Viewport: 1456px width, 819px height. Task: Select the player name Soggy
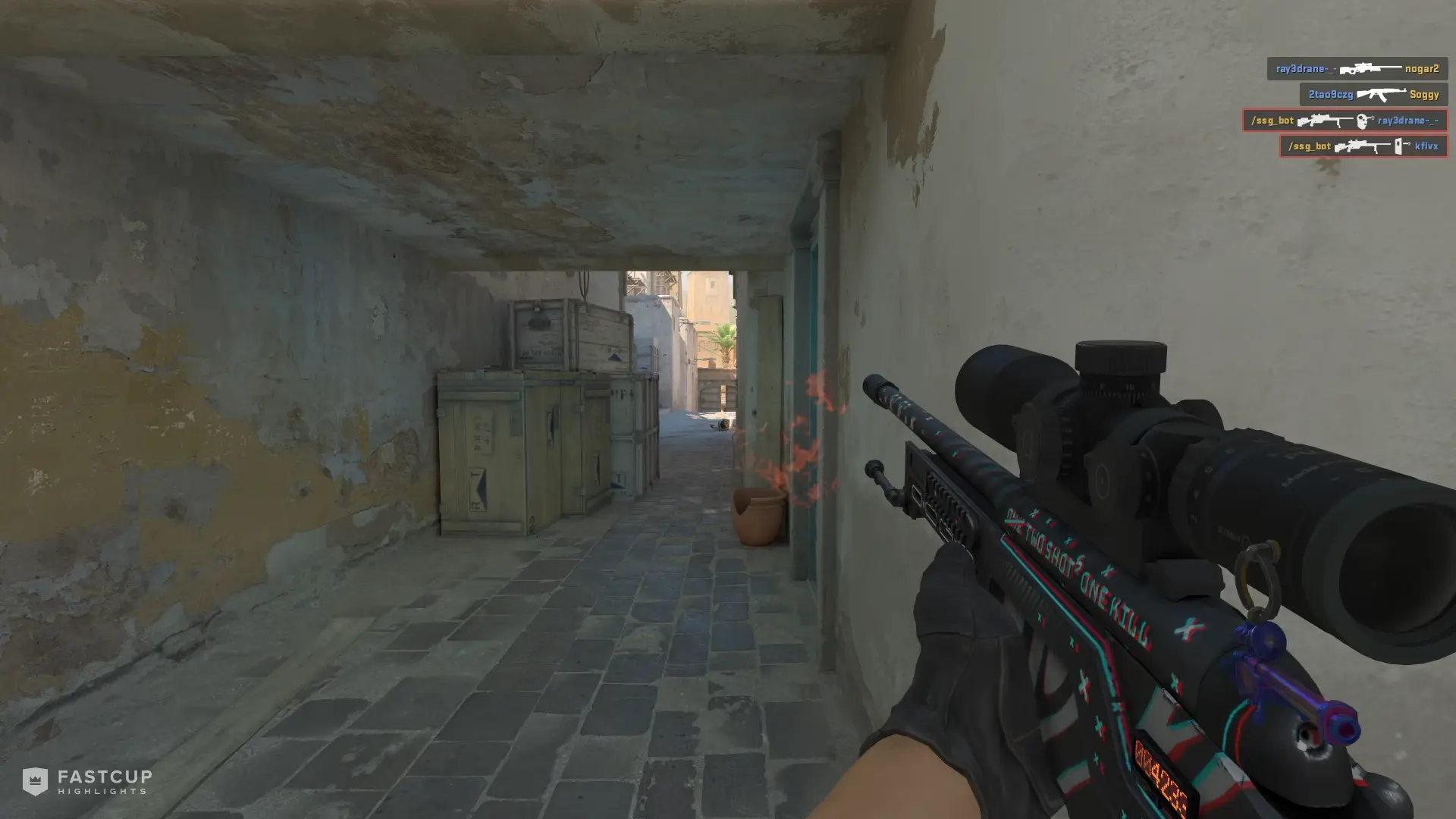[x=1424, y=95]
